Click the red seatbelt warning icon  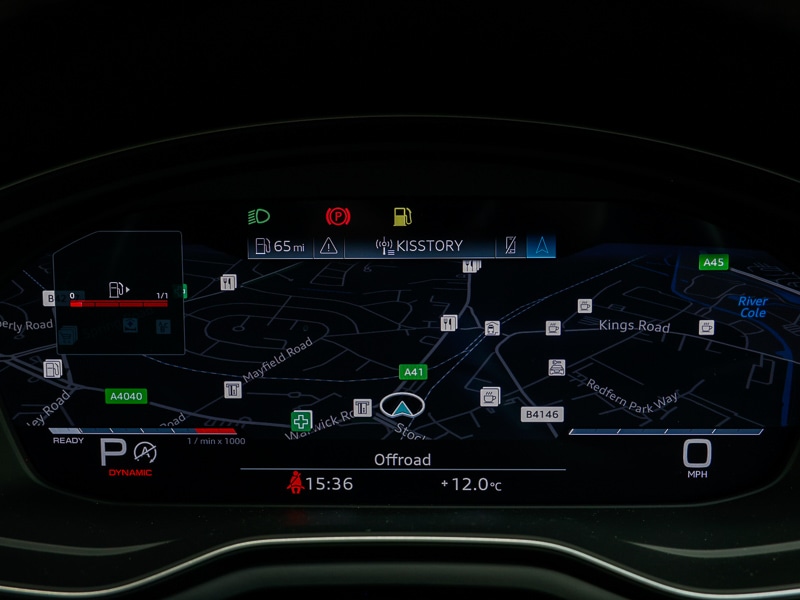point(295,484)
